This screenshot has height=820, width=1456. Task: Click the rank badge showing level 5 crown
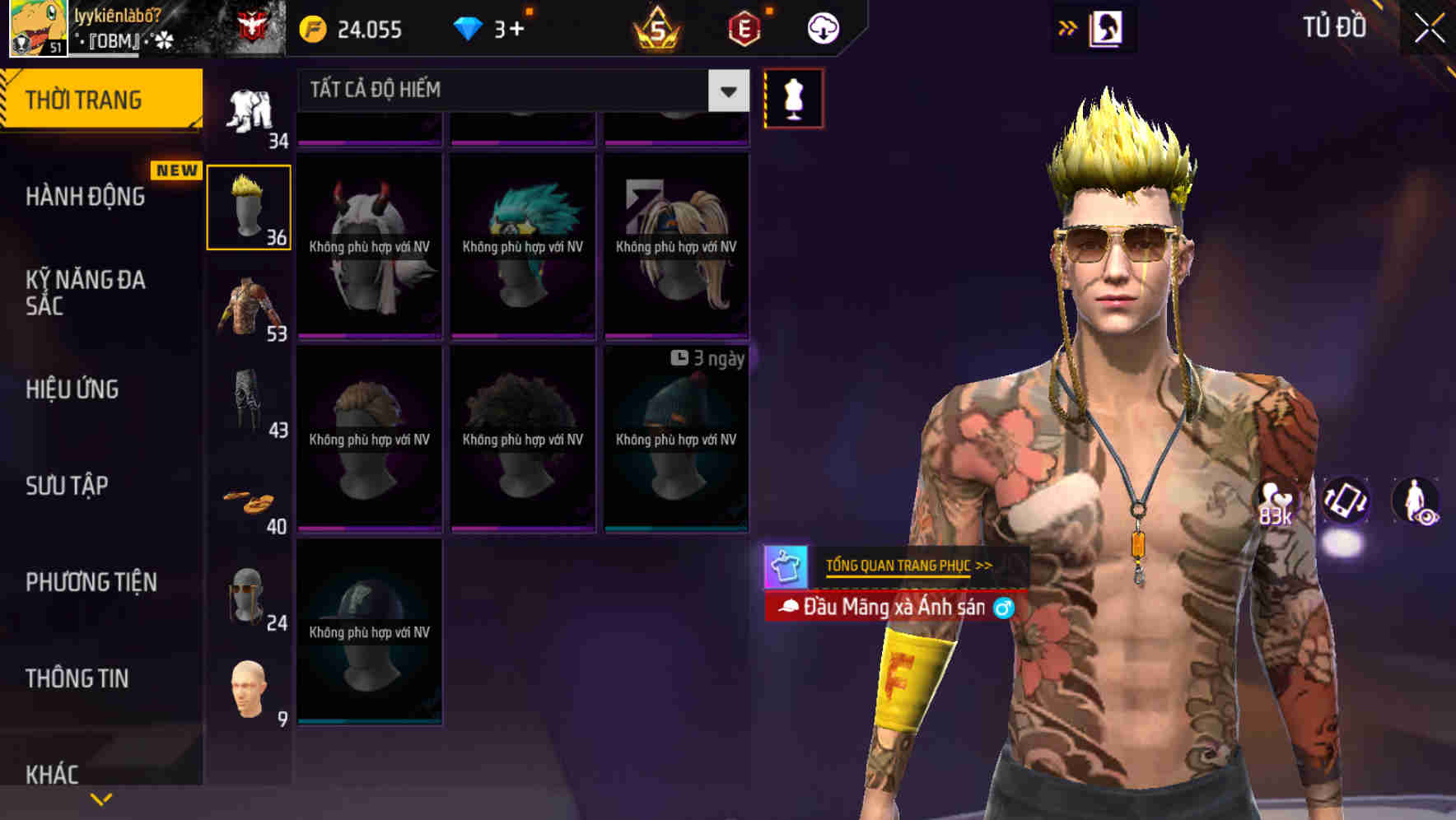coord(659,27)
